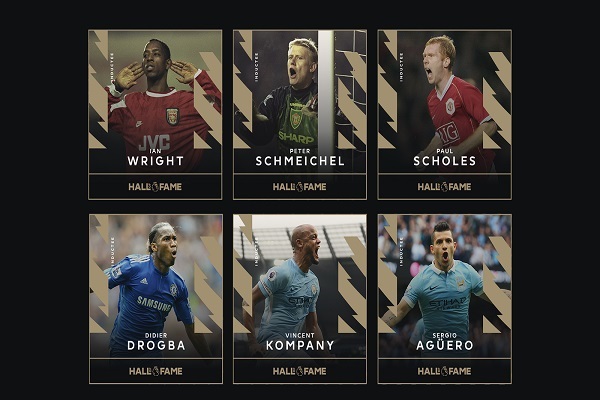
Task: View the Kompany Hall of Fame card
Action: [300, 298]
